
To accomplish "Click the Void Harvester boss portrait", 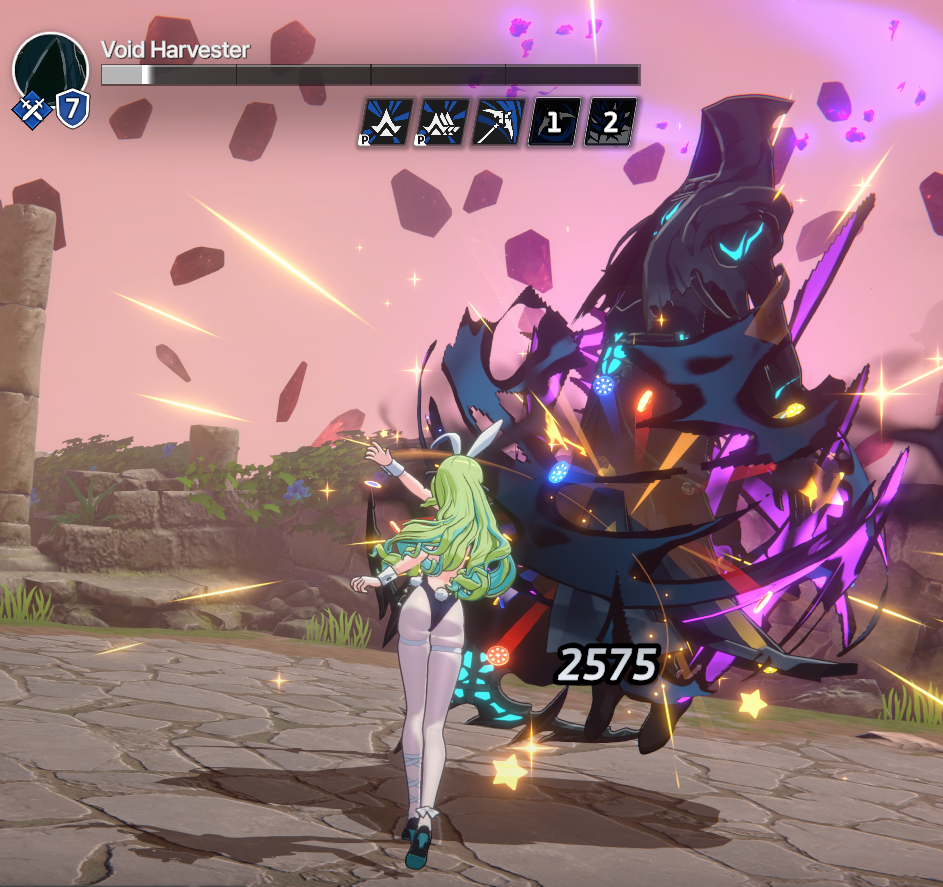I will (50, 67).
